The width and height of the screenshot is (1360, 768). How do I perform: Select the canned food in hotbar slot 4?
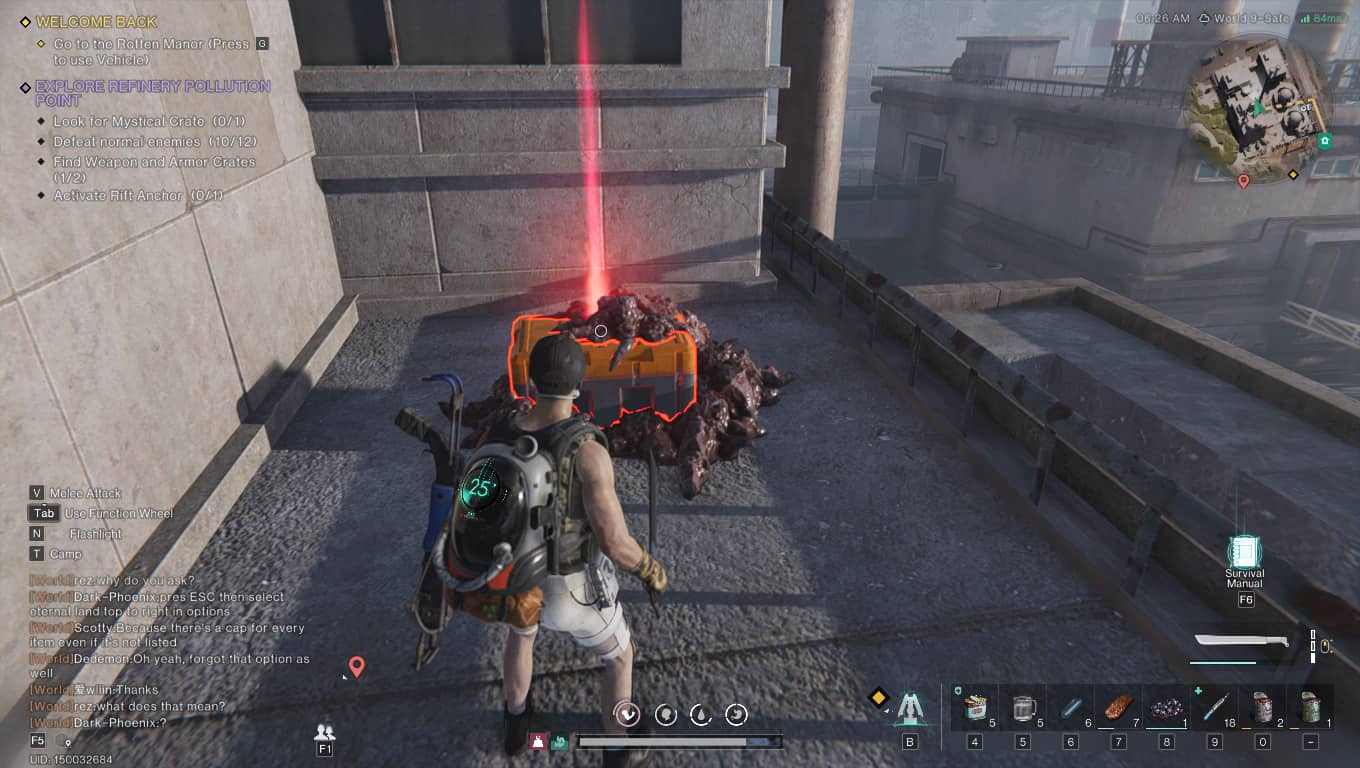click(x=974, y=708)
